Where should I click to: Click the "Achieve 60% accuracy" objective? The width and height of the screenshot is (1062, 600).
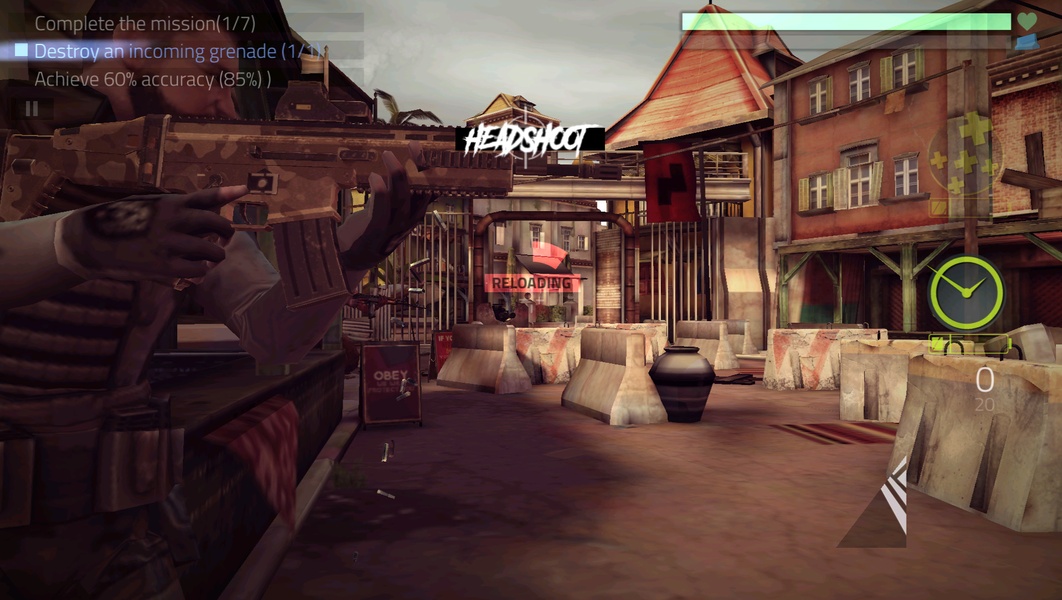pyautogui.click(x=152, y=79)
